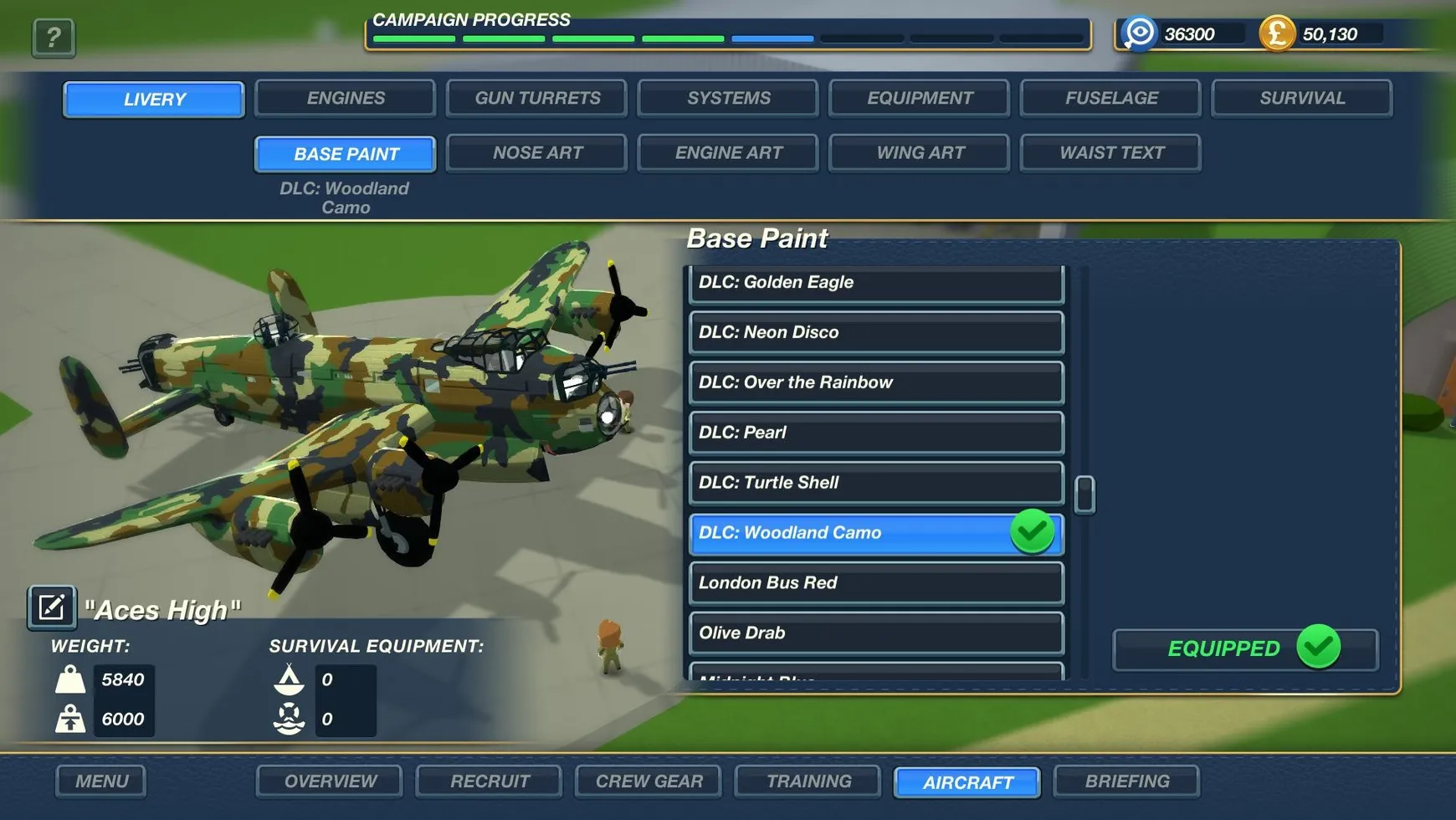Select the London Bus Red paint

[875, 583]
